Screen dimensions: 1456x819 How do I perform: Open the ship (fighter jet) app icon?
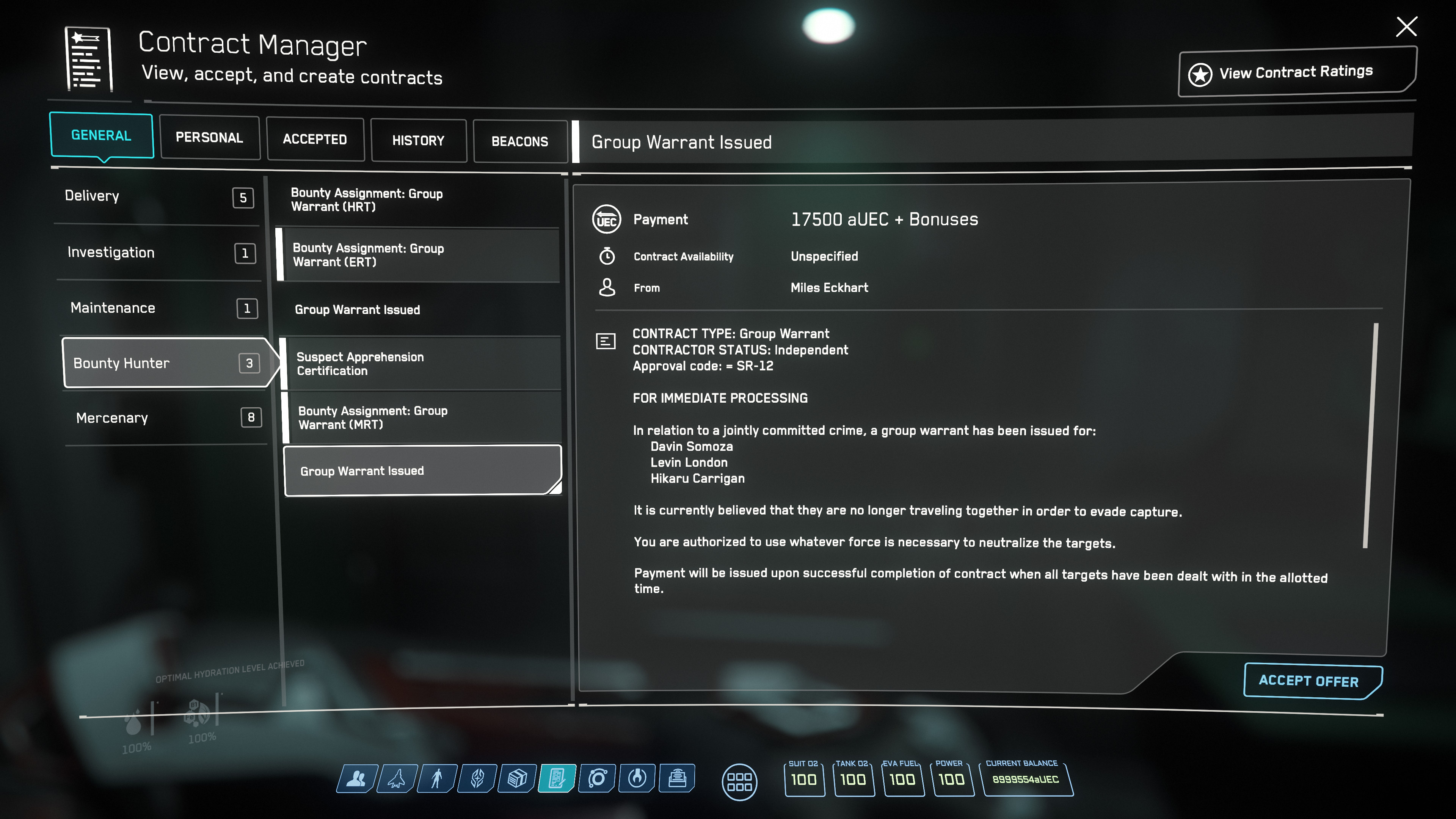(x=397, y=779)
